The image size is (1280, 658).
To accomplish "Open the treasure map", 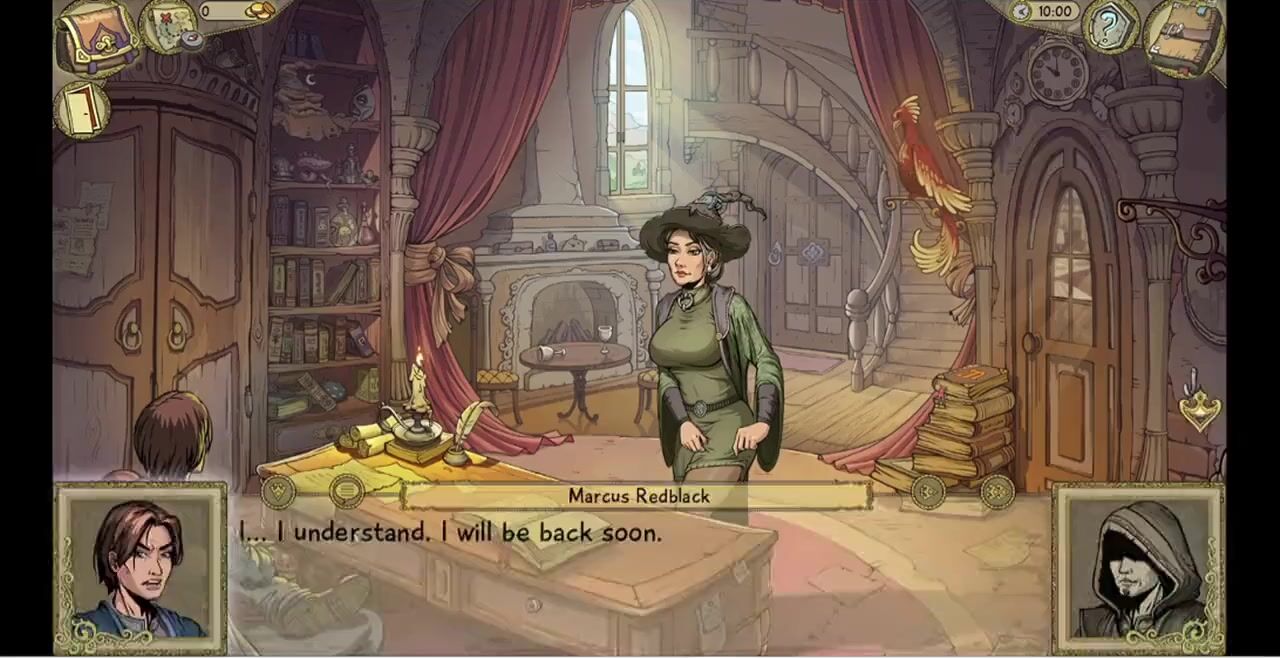I will [x=169, y=26].
